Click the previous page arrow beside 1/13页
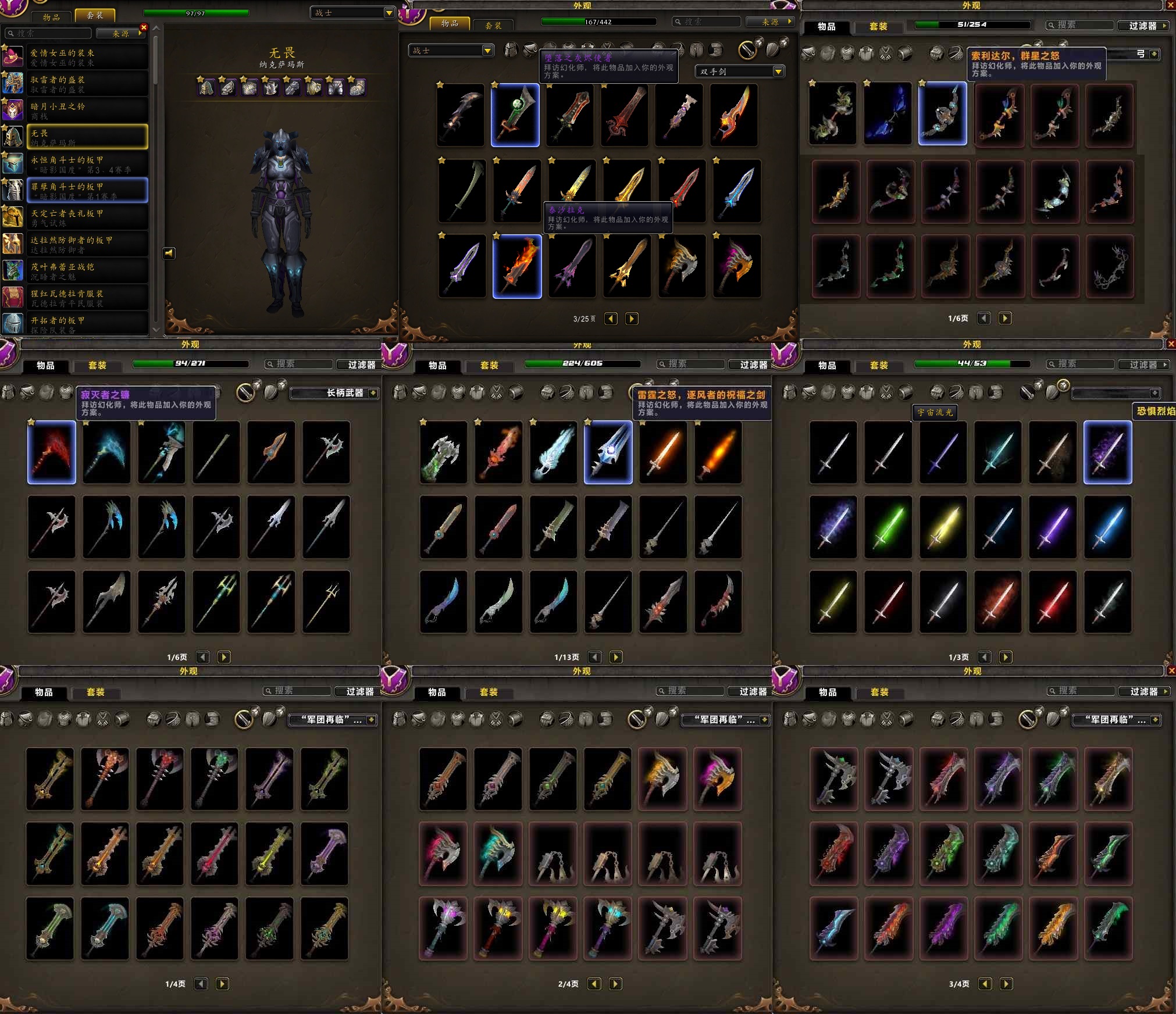This screenshot has width=1176, height=1014. point(595,657)
